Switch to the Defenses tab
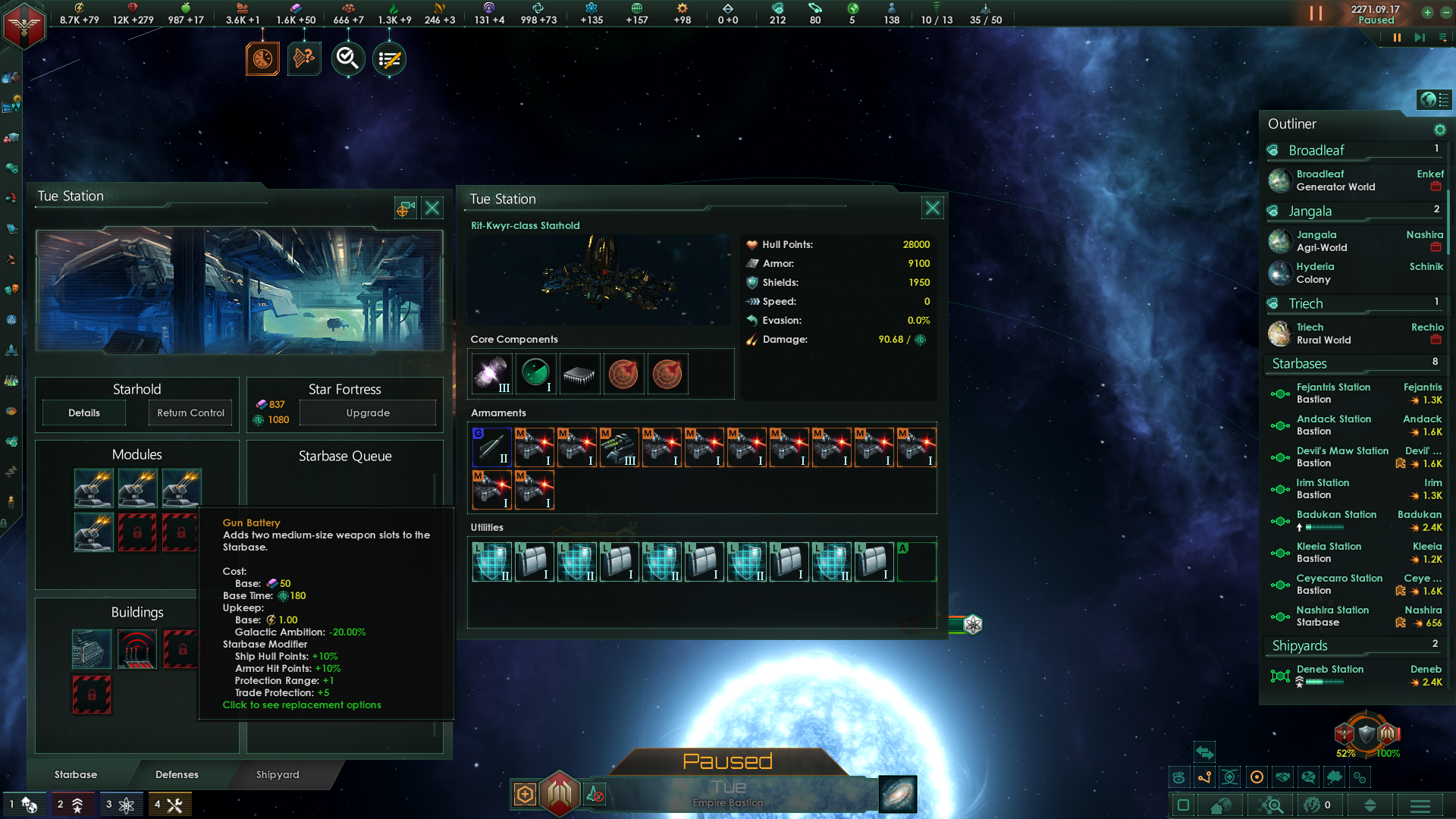 [177, 774]
